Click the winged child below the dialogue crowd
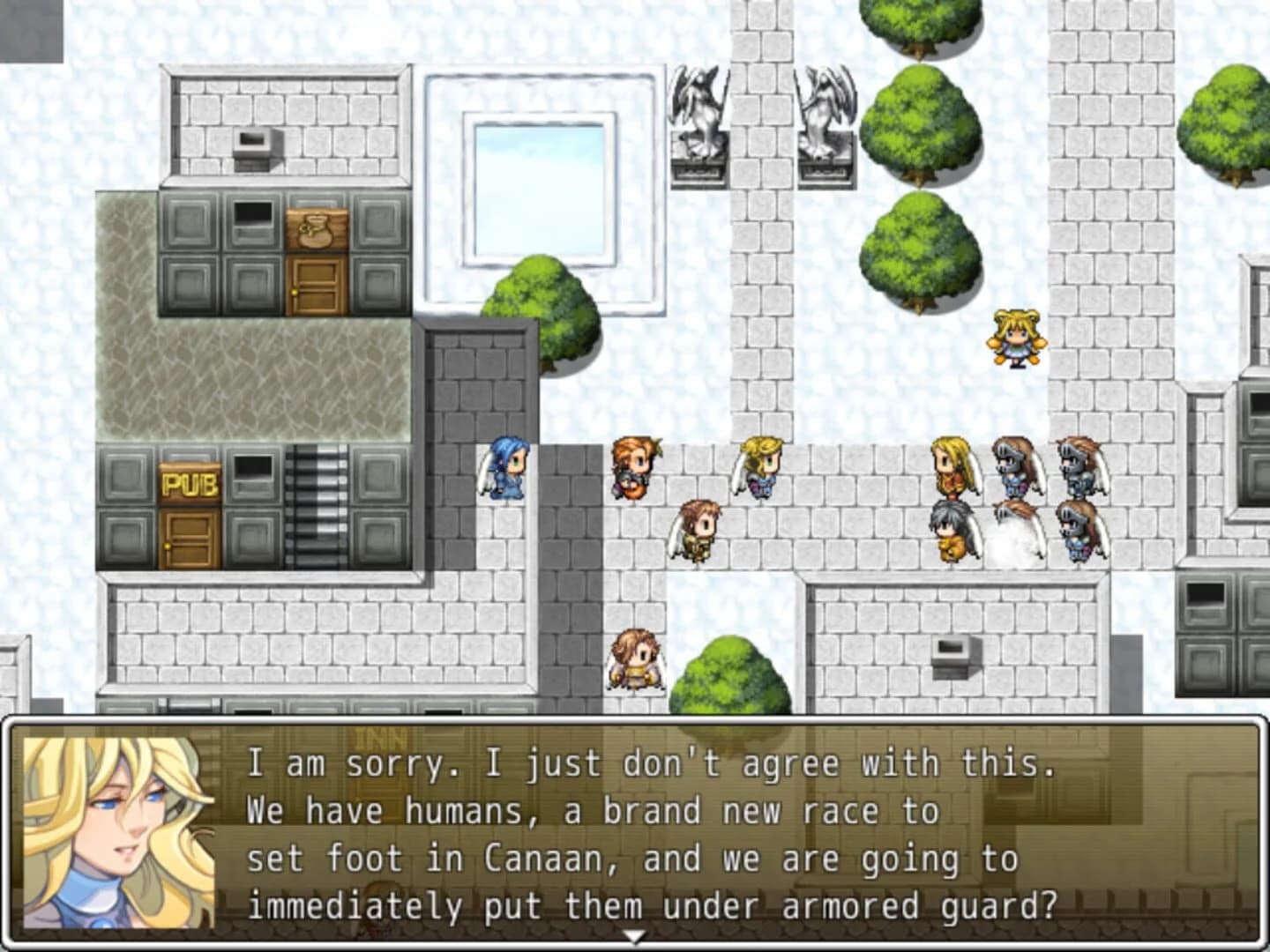Image resolution: width=1270 pixels, height=952 pixels. tap(638, 661)
